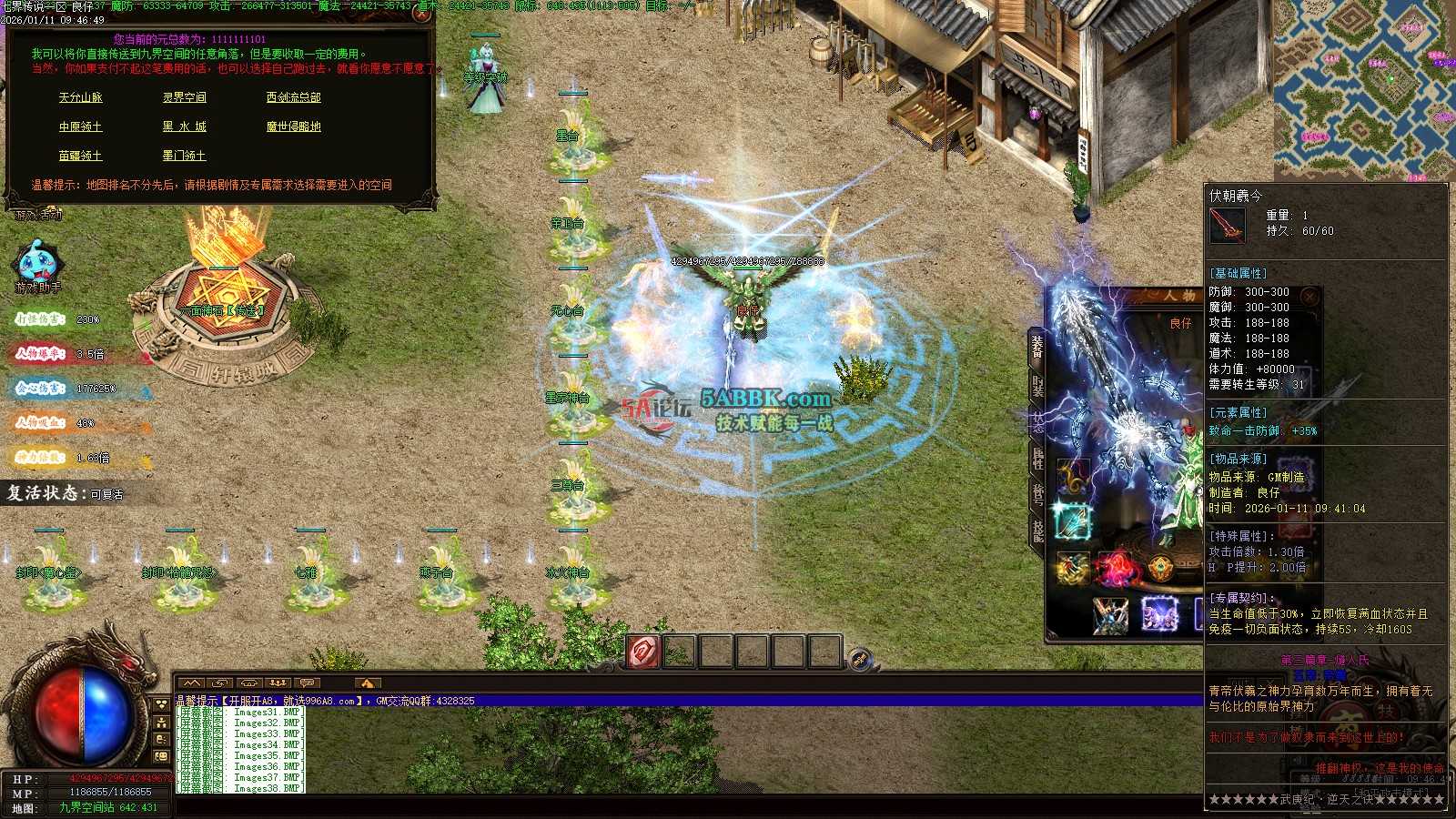
Task: Switch to the 技能 skills tab
Action: [1037, 530]
